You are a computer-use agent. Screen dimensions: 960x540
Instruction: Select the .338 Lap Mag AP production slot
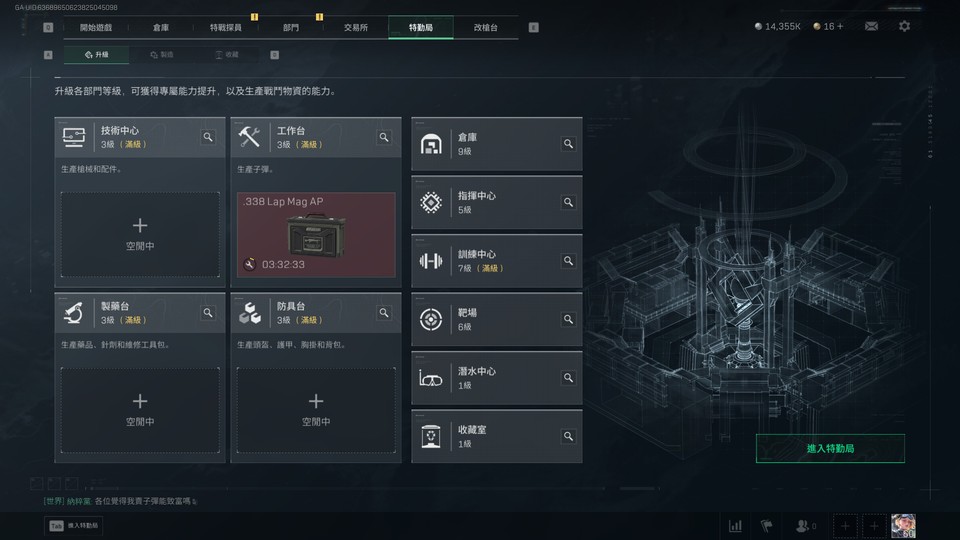pos(316,234)
